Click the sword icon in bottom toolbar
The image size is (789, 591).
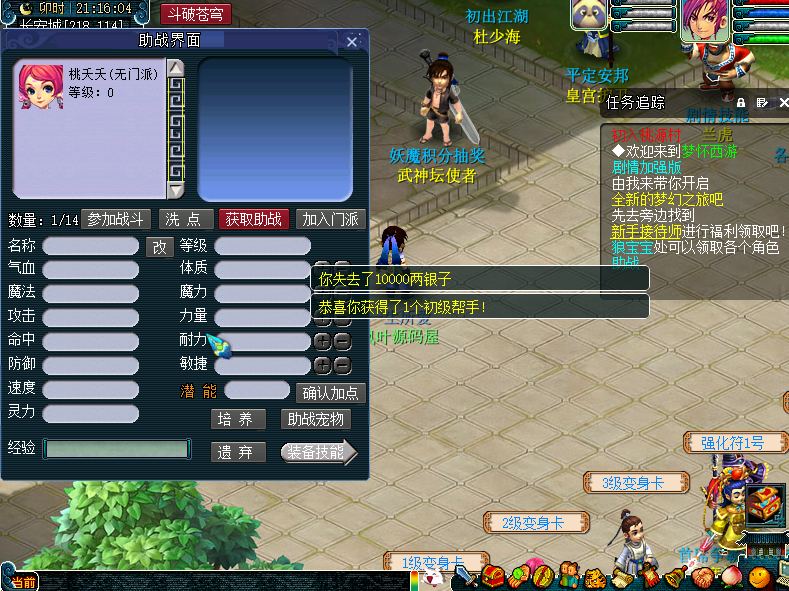pyautogui.click(x=466, y=577)
